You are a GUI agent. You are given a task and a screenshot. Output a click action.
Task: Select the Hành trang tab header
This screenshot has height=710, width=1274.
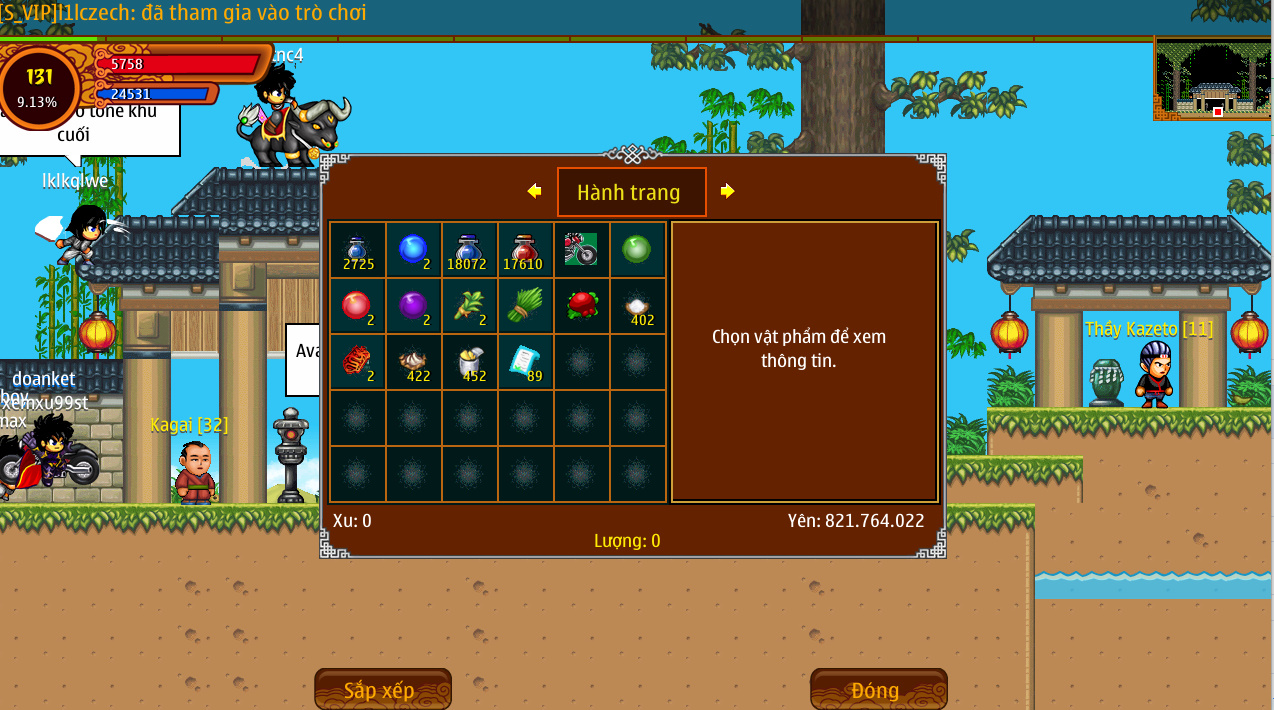click(631, 192)
